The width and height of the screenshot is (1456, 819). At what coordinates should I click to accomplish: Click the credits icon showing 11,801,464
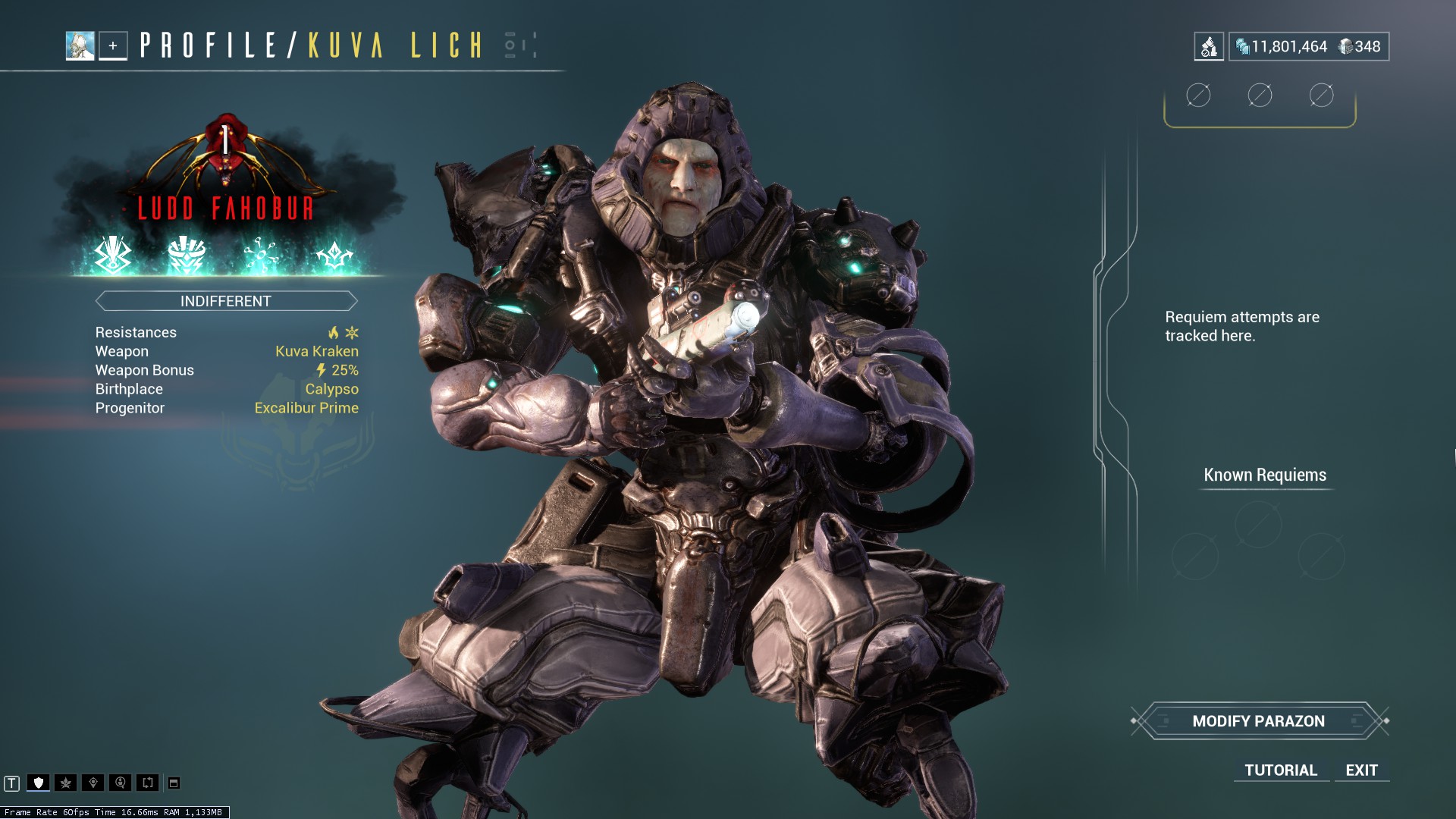pyautogui.click(x=1242, y=45)
